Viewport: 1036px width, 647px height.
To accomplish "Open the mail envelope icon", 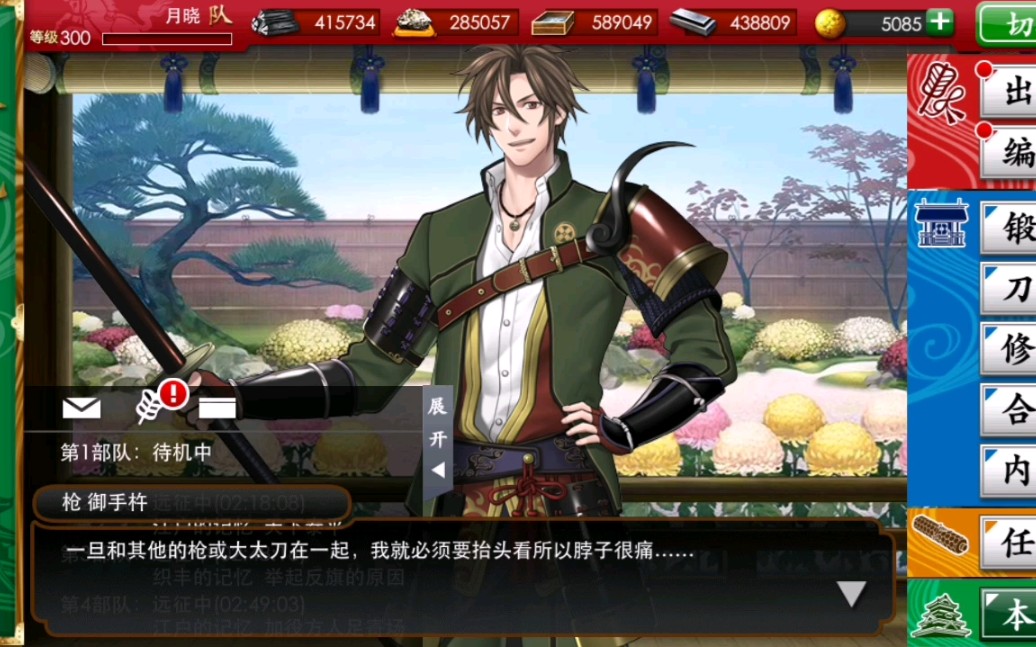I will coord(81,407).
